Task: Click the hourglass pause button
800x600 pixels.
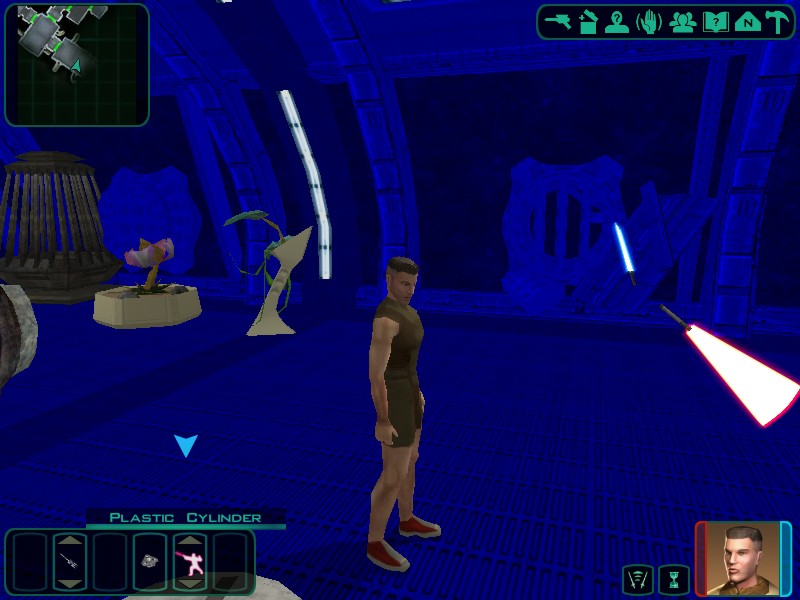Action: (675, 578)
